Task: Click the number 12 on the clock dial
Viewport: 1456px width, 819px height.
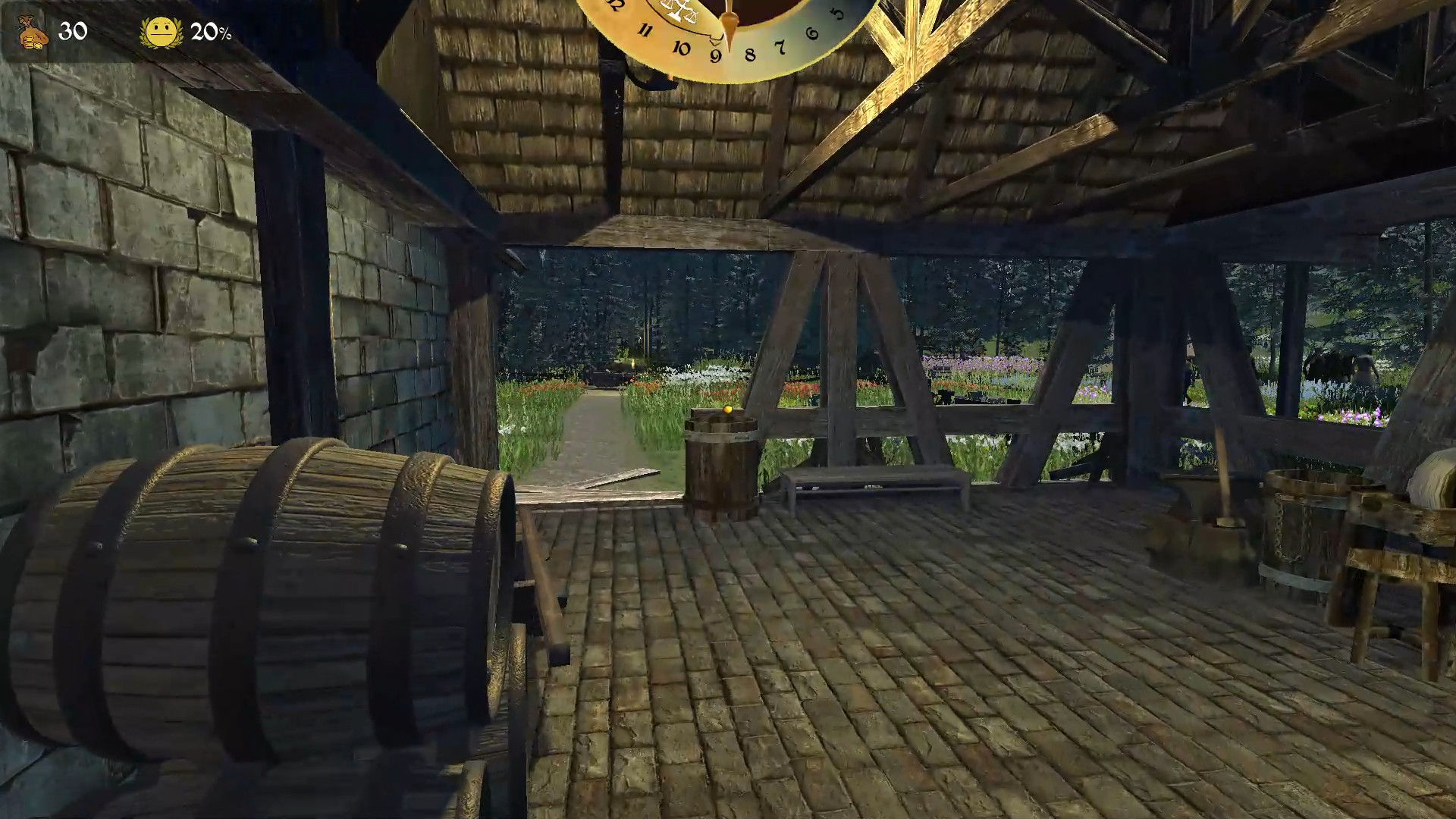Action: [613, 5]
